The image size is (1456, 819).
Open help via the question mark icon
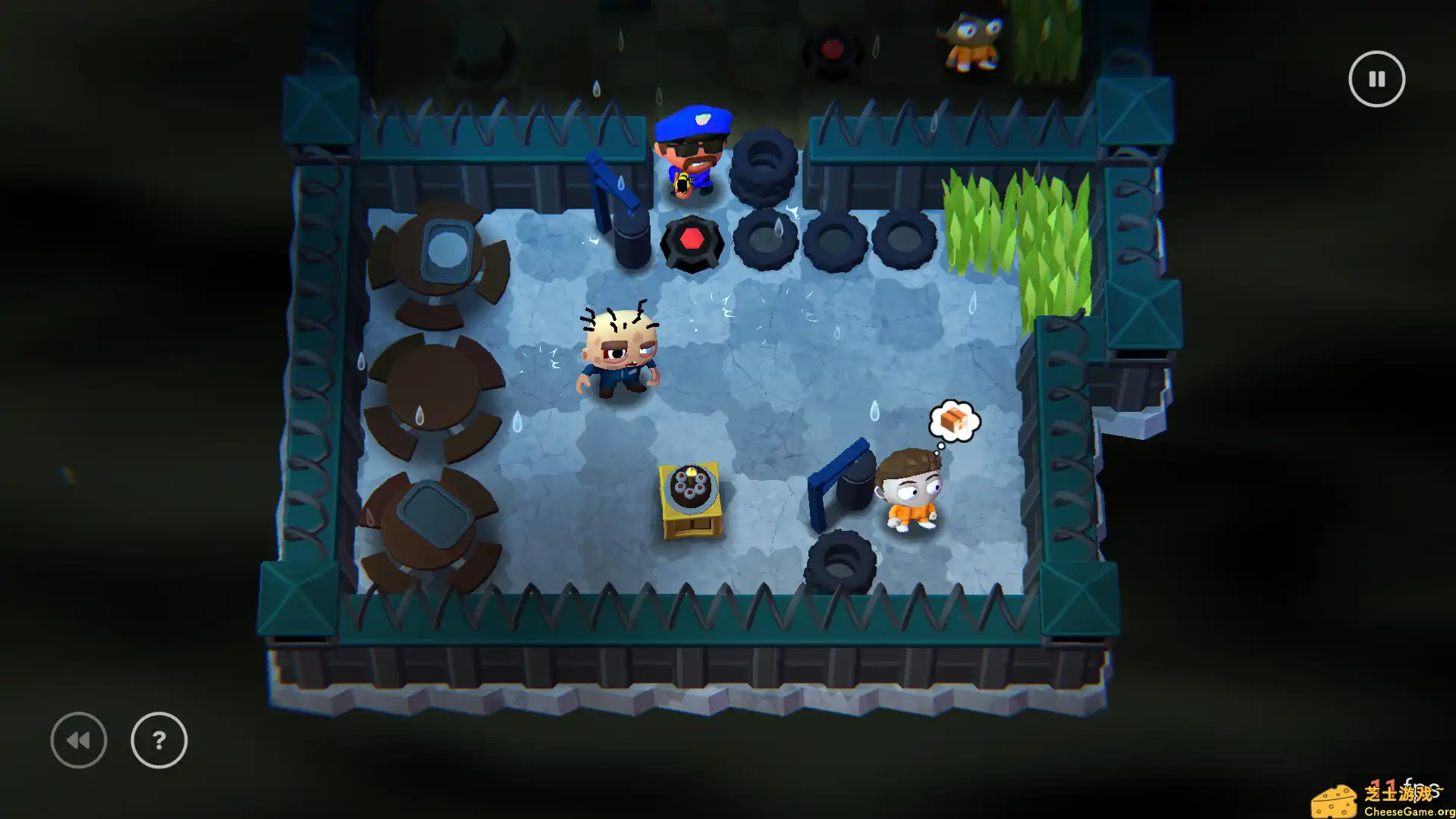click(158, 741)
